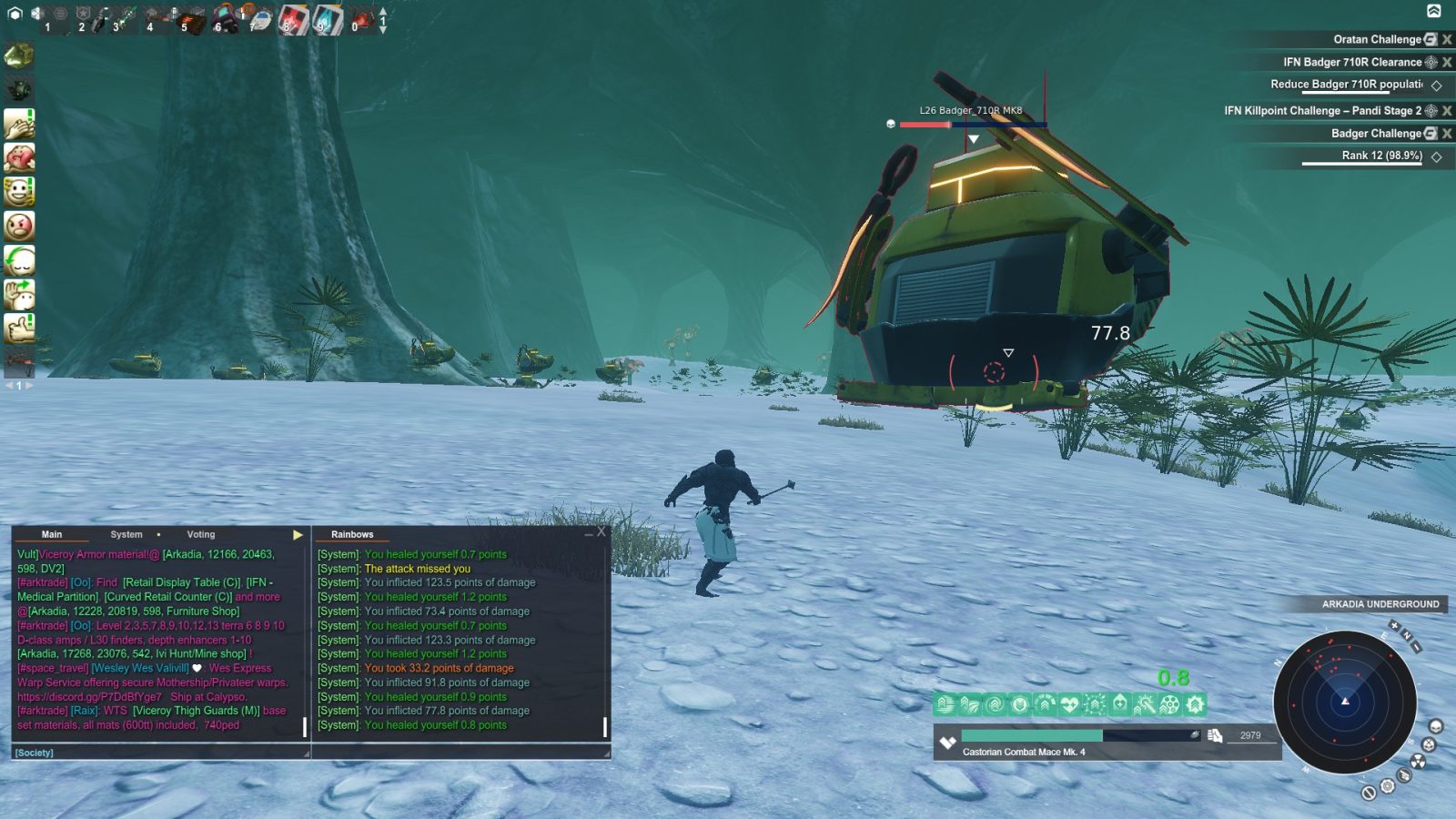The width and height of the screenshot is (1456, 819).
Task: Click the magazine icon beside the ammo count
Action: coord(1214,736)
